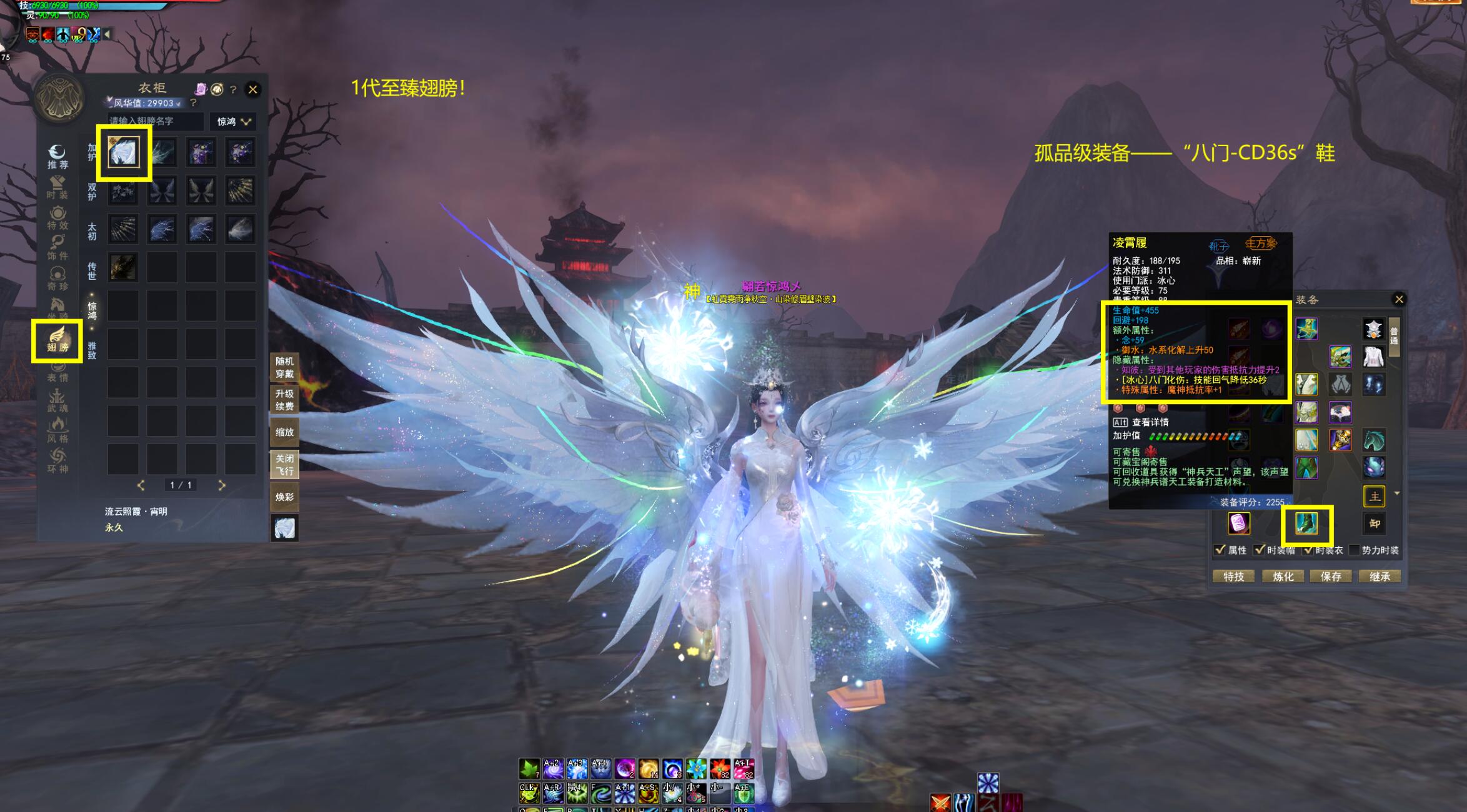
Task: Select the highlighted white wing thumbnail
Action: point(123,152)
